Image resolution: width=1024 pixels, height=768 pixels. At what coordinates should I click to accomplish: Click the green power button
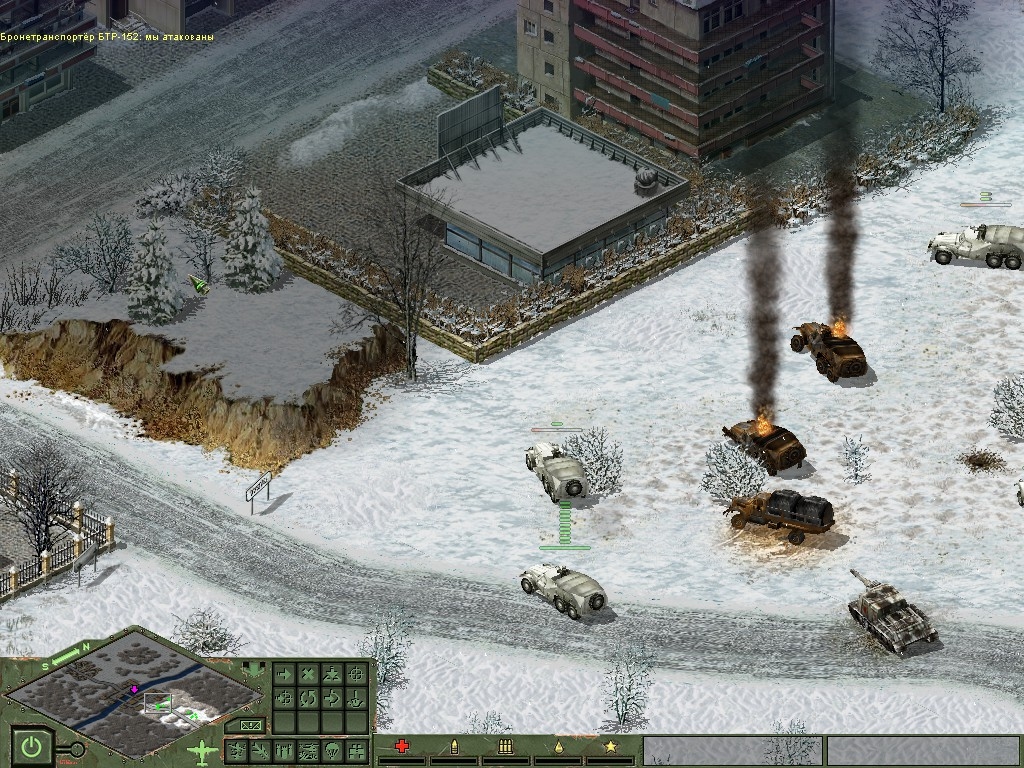32,747
